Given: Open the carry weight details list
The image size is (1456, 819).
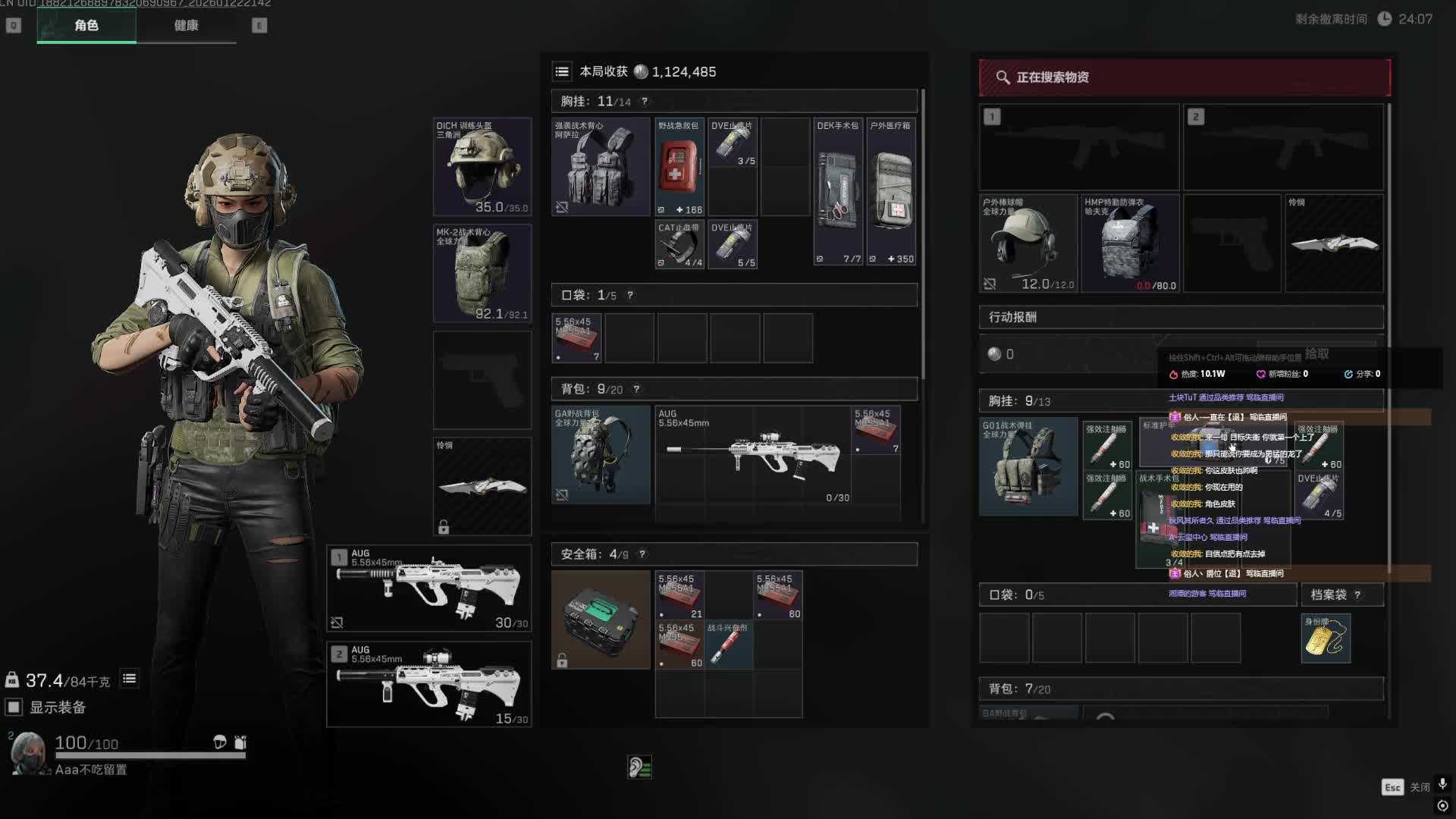Looking at the screenshot, I should [x=130, y=679].
